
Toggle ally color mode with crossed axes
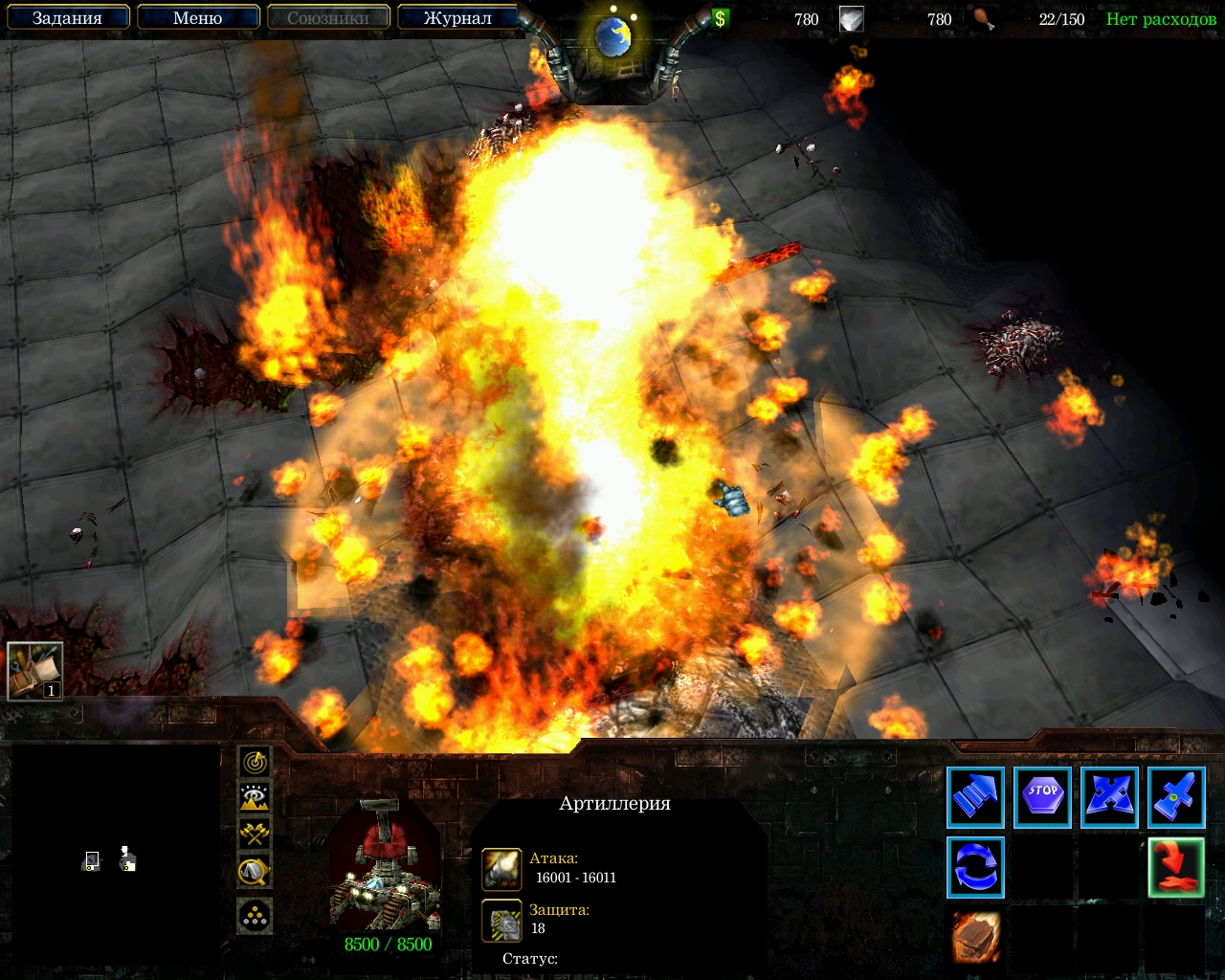click(255, 834)
